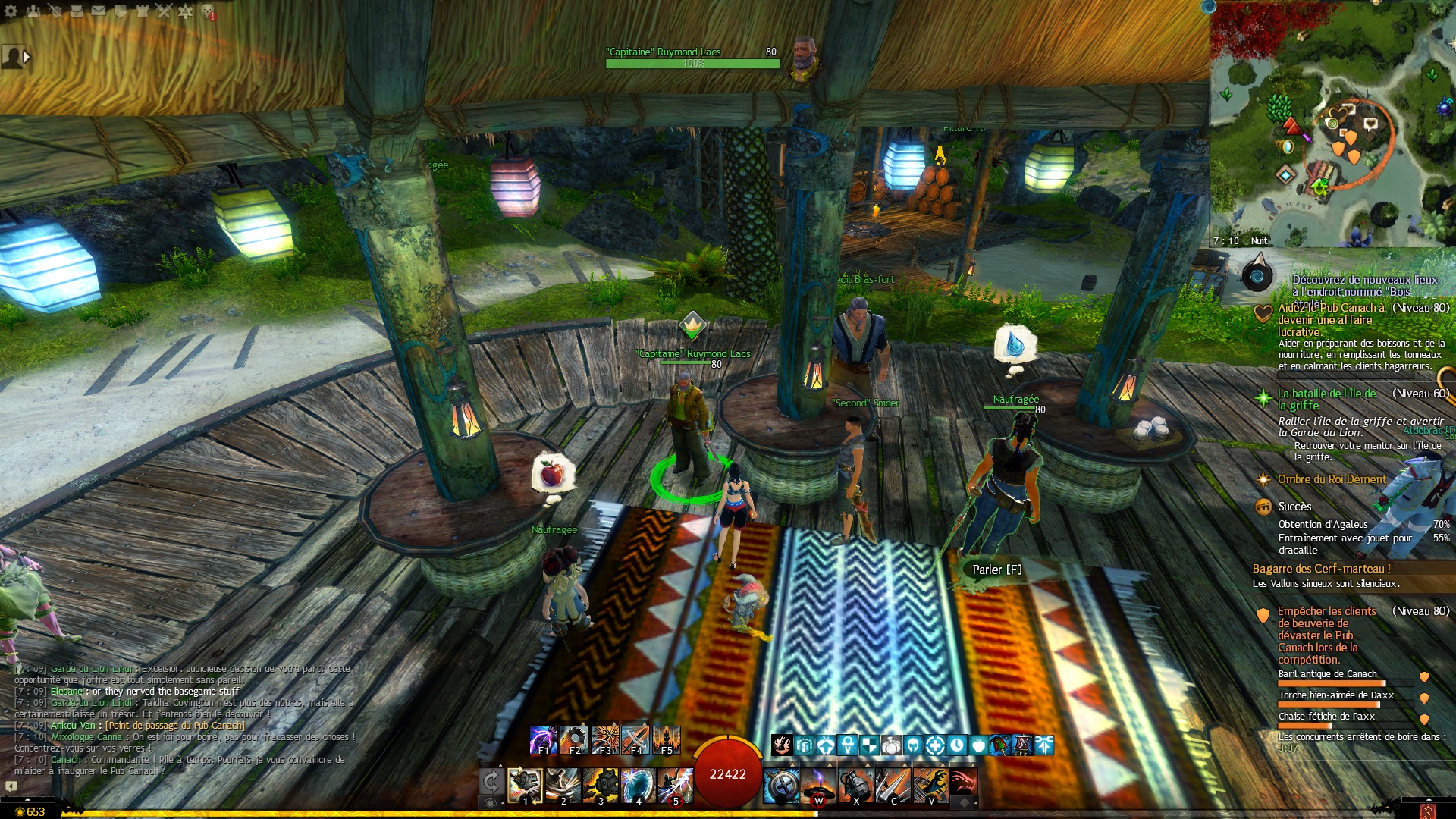Activate the blue shield bubble skill 4

tap(638, 786)
